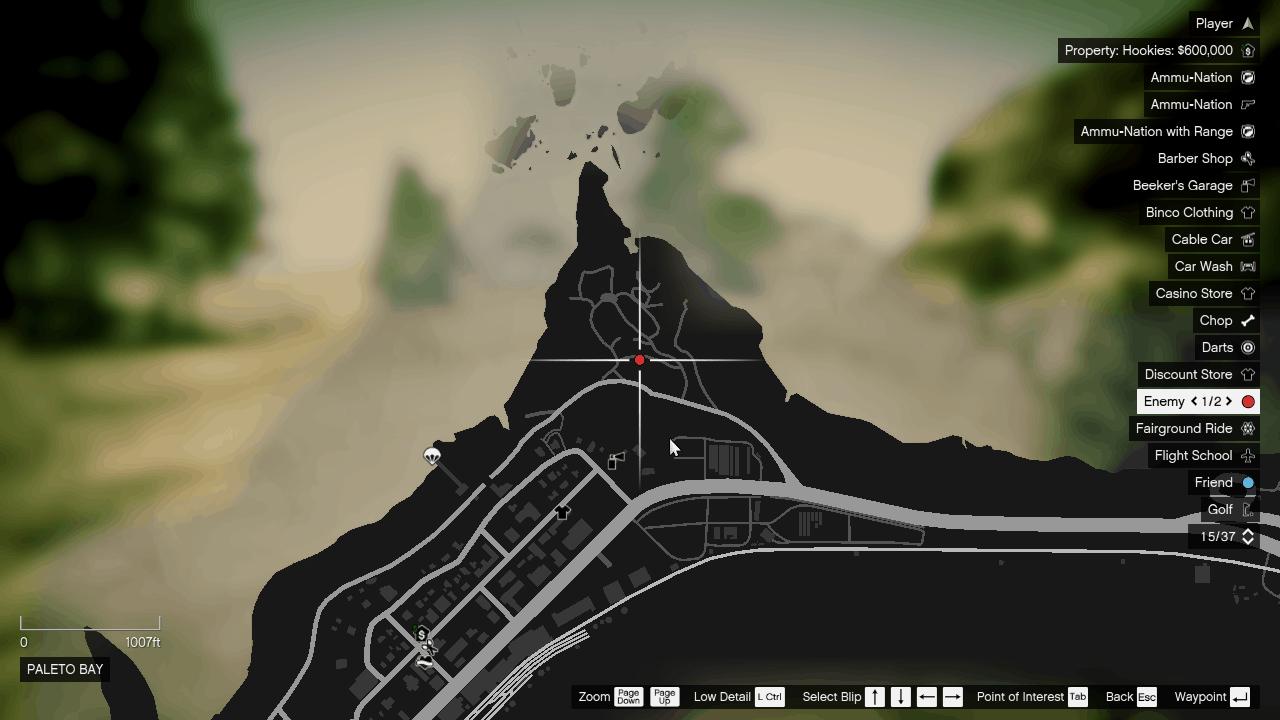Select the dollar sign store blip
The width and height of the screenshot is (1280, 720).
pyautogui.click(x=421, y=635)
